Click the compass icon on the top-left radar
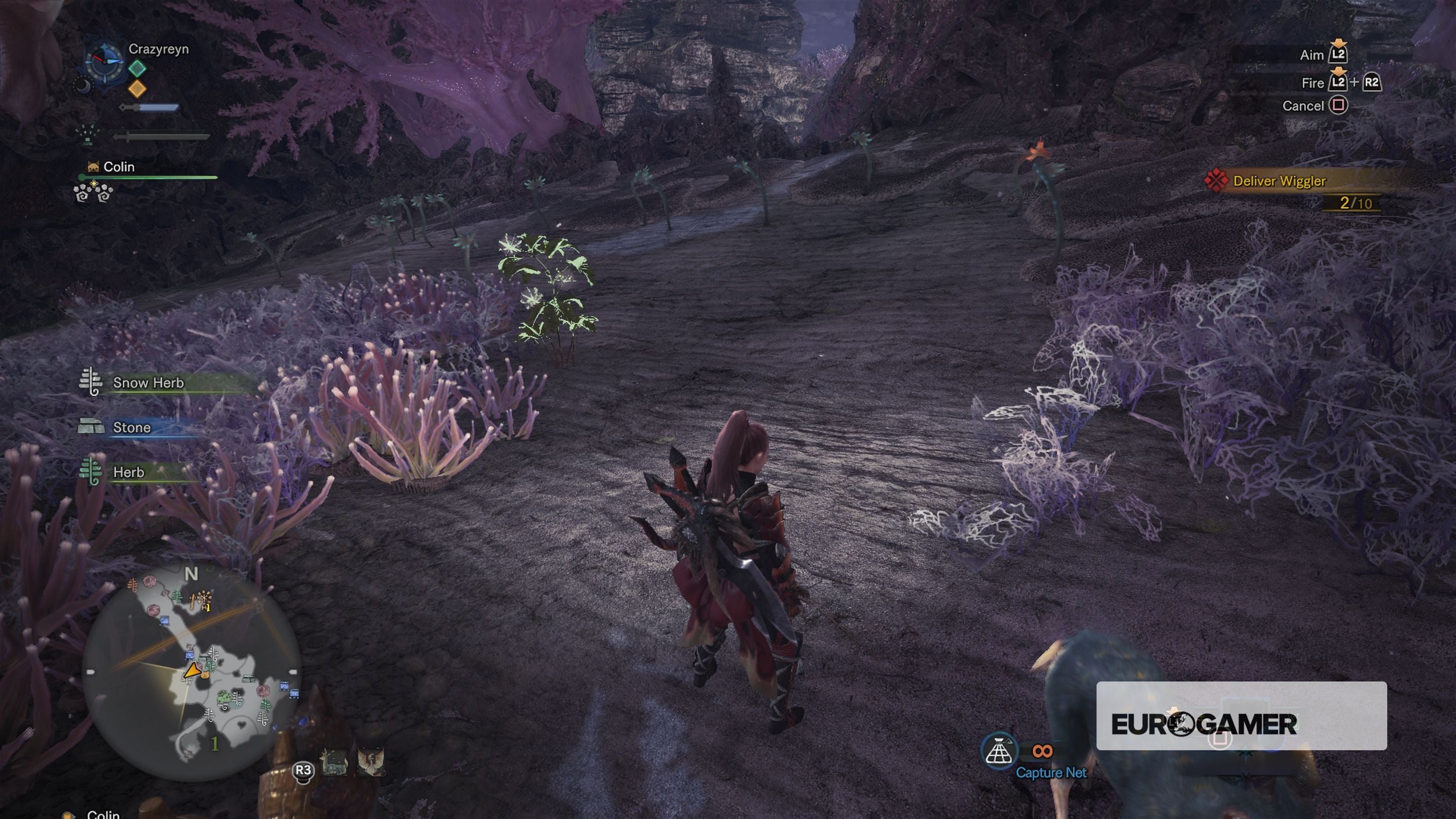 105,63
